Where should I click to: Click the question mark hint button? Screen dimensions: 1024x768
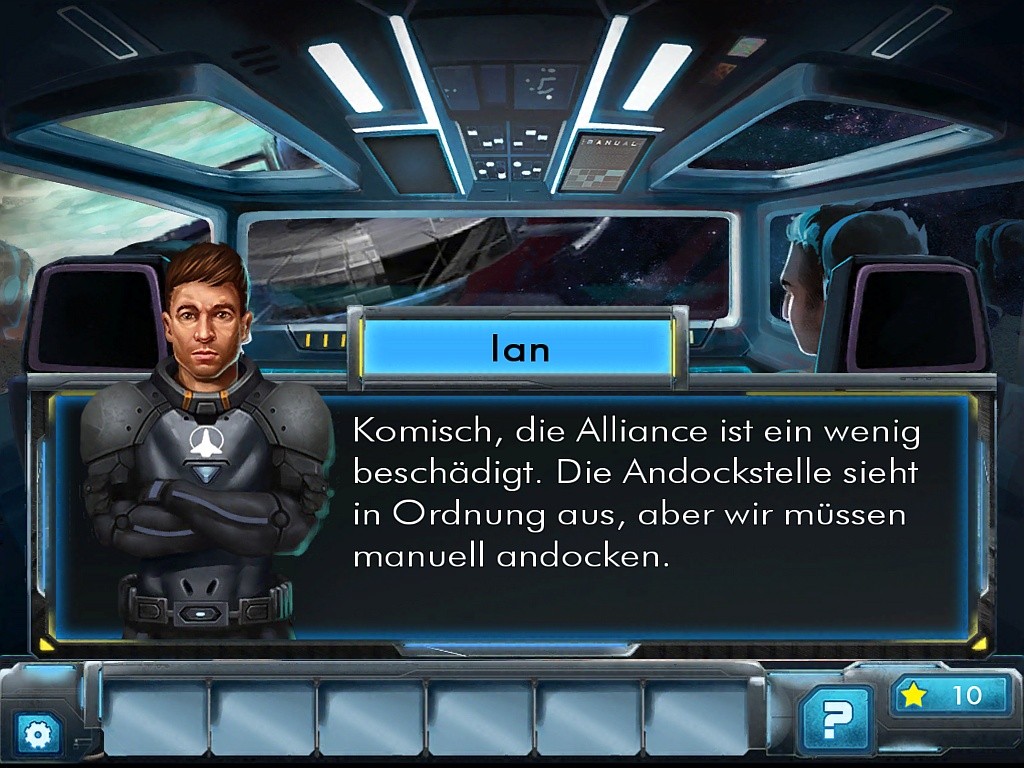(x=835, y=718)
